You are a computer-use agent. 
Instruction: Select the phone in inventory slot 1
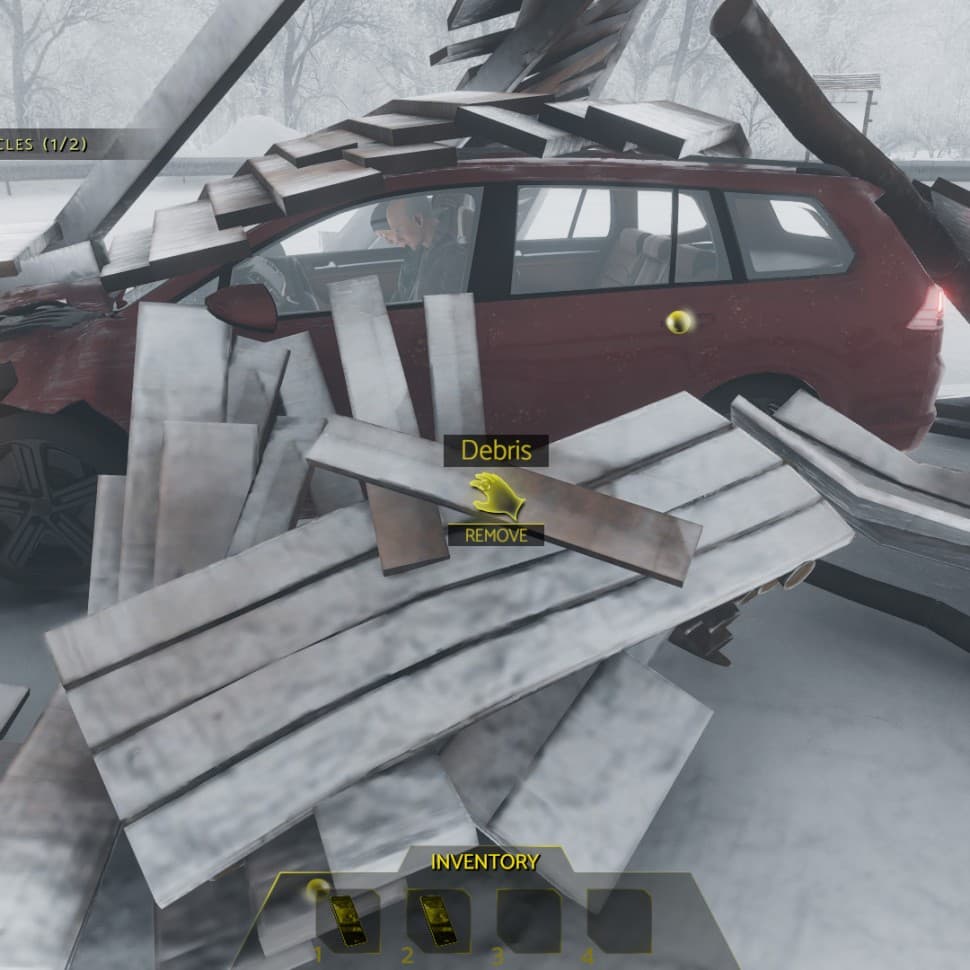pyautogui.click(x=347, y=919)
